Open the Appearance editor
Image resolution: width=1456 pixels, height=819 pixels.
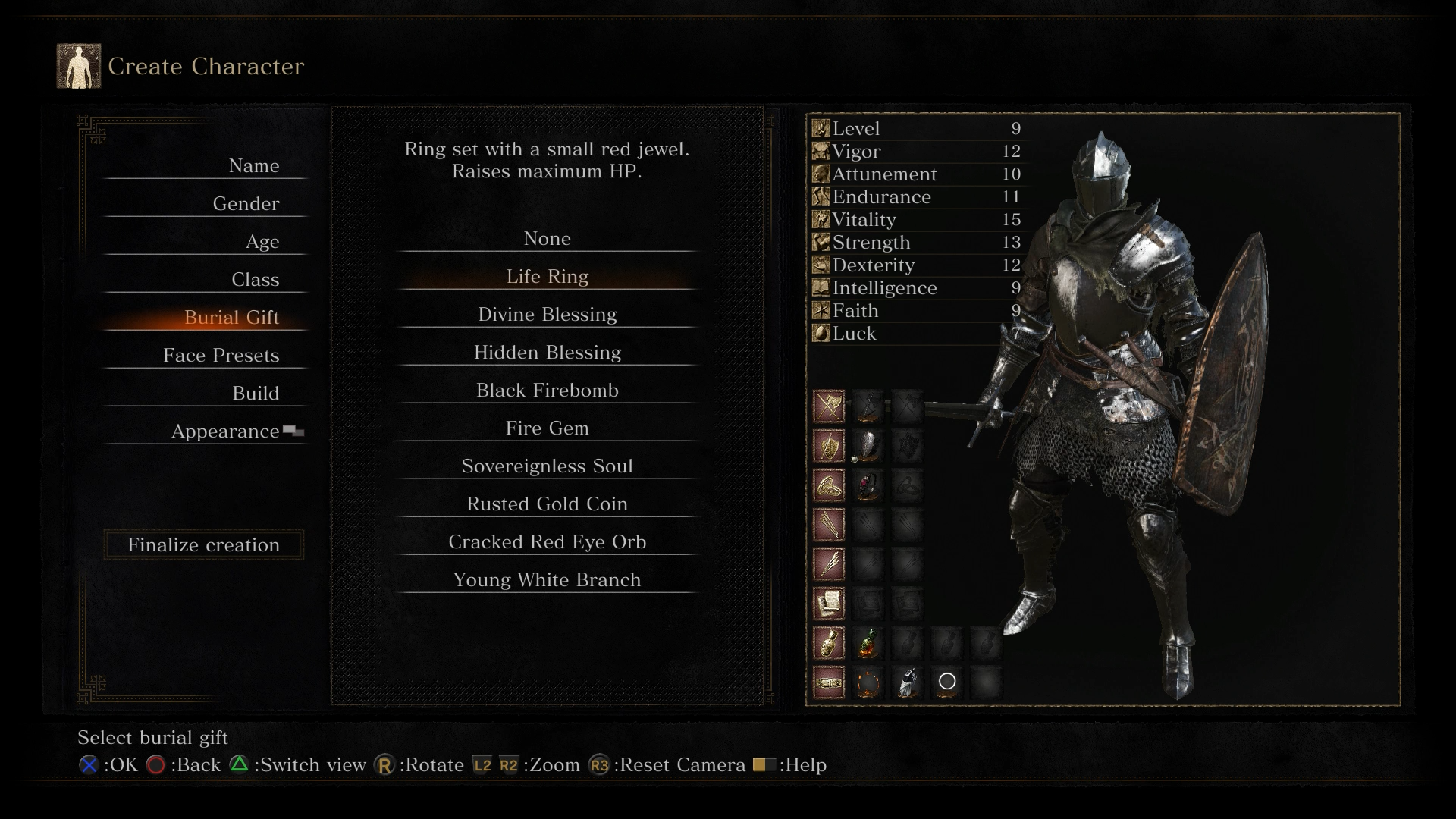tap(225, 431)
